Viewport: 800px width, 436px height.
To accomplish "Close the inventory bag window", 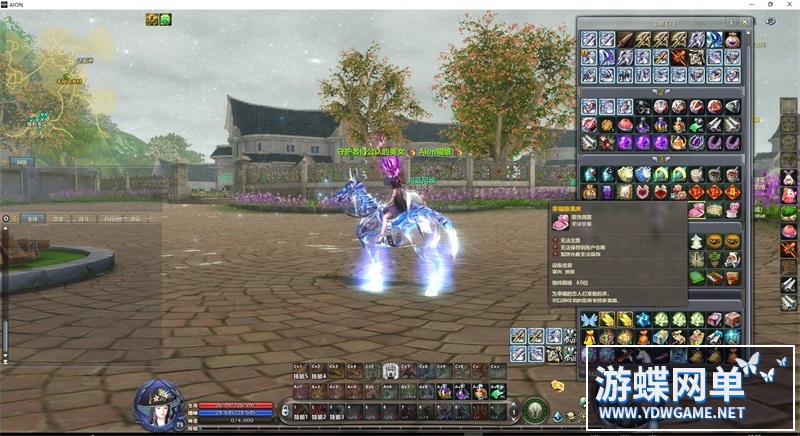I will (742, 21).
